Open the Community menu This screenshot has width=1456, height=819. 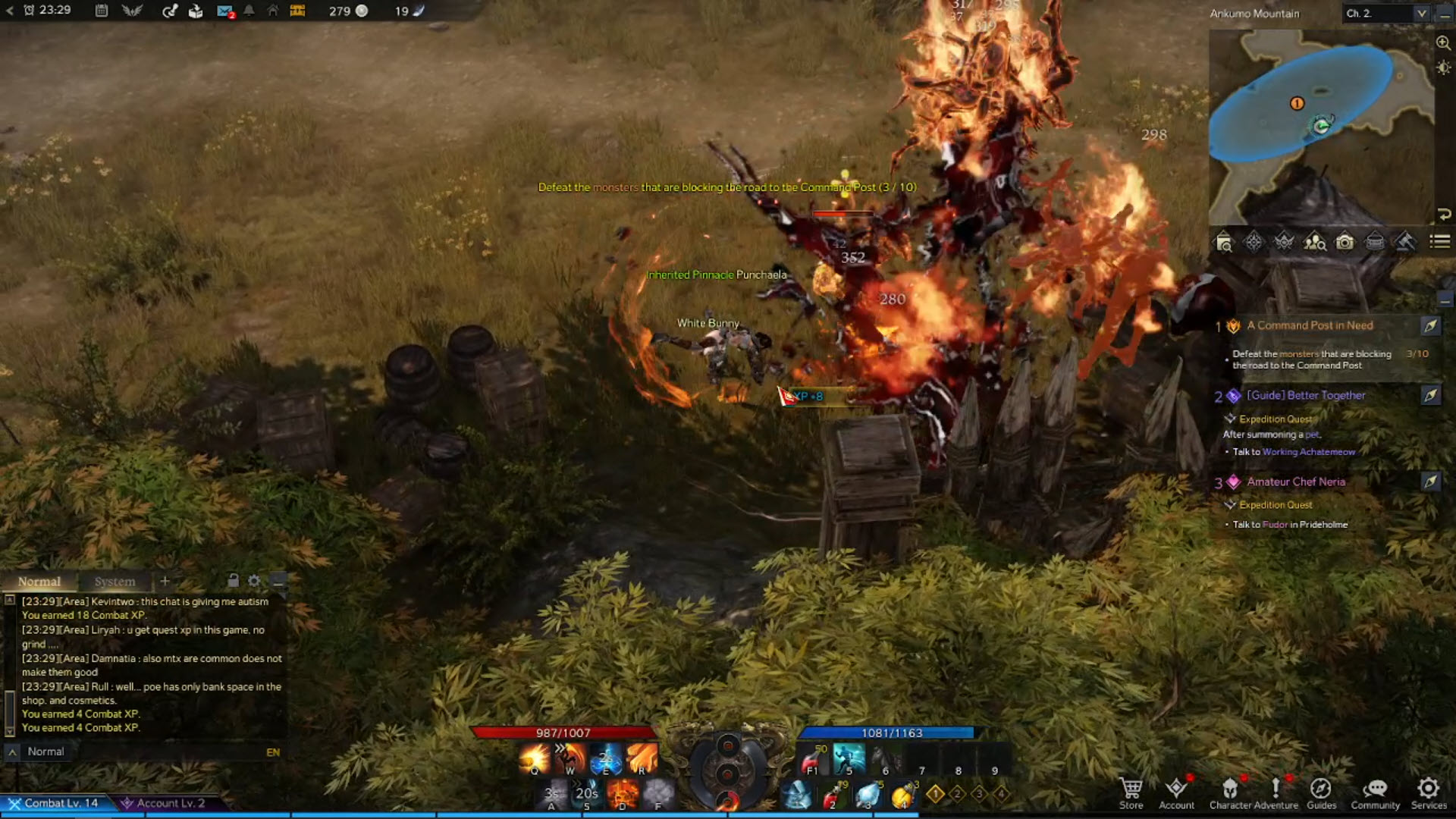pyautogui.click(x=1375, y=792)
